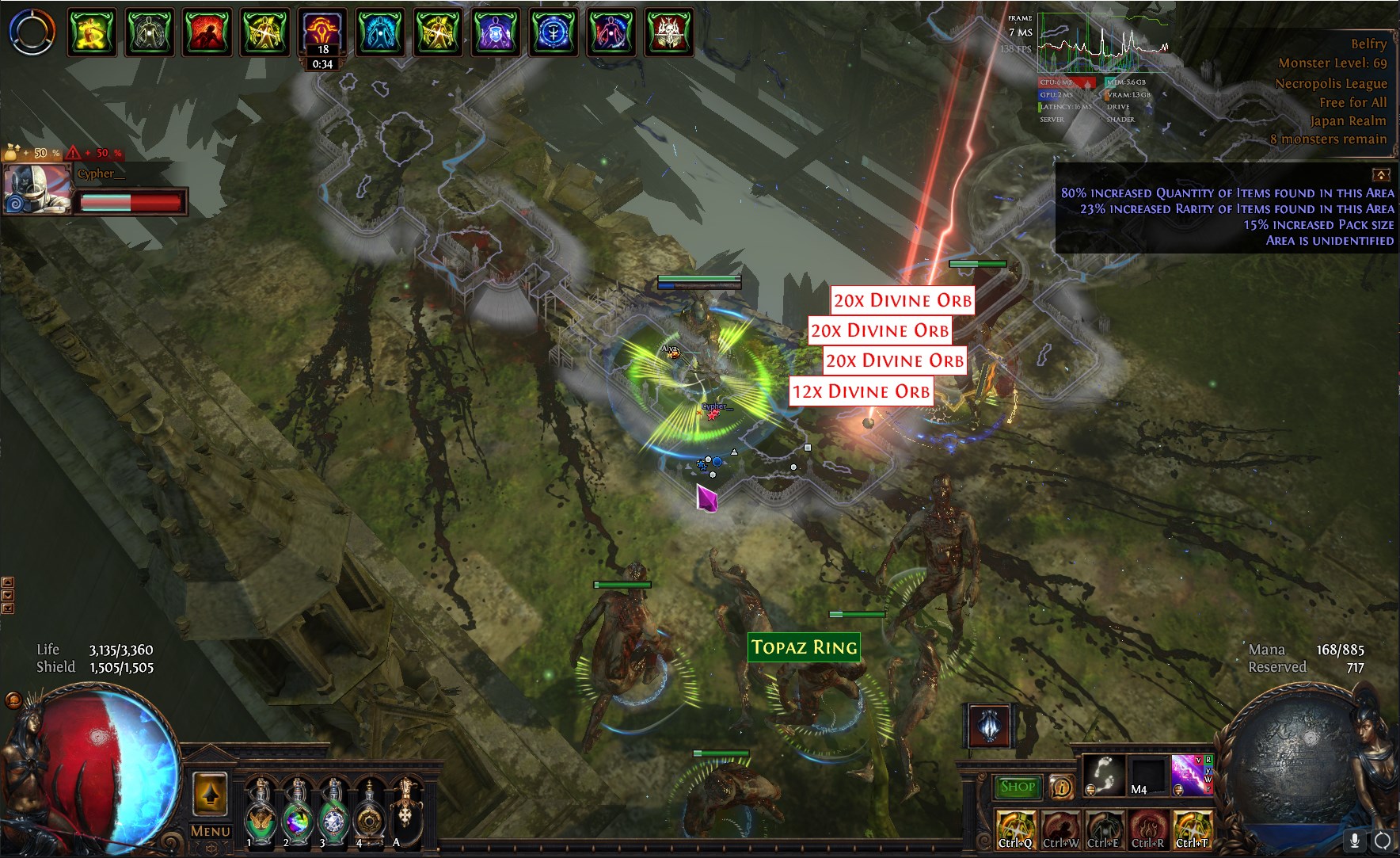
Task: Open the green Shop button
Action: pyautogui.click(x=1018, y=787)
